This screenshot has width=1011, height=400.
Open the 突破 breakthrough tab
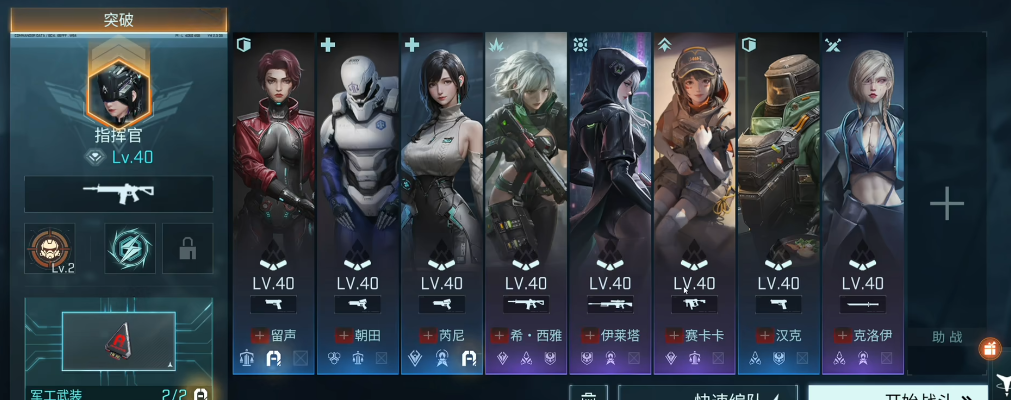pyautogui.click(x=118, y=20)
